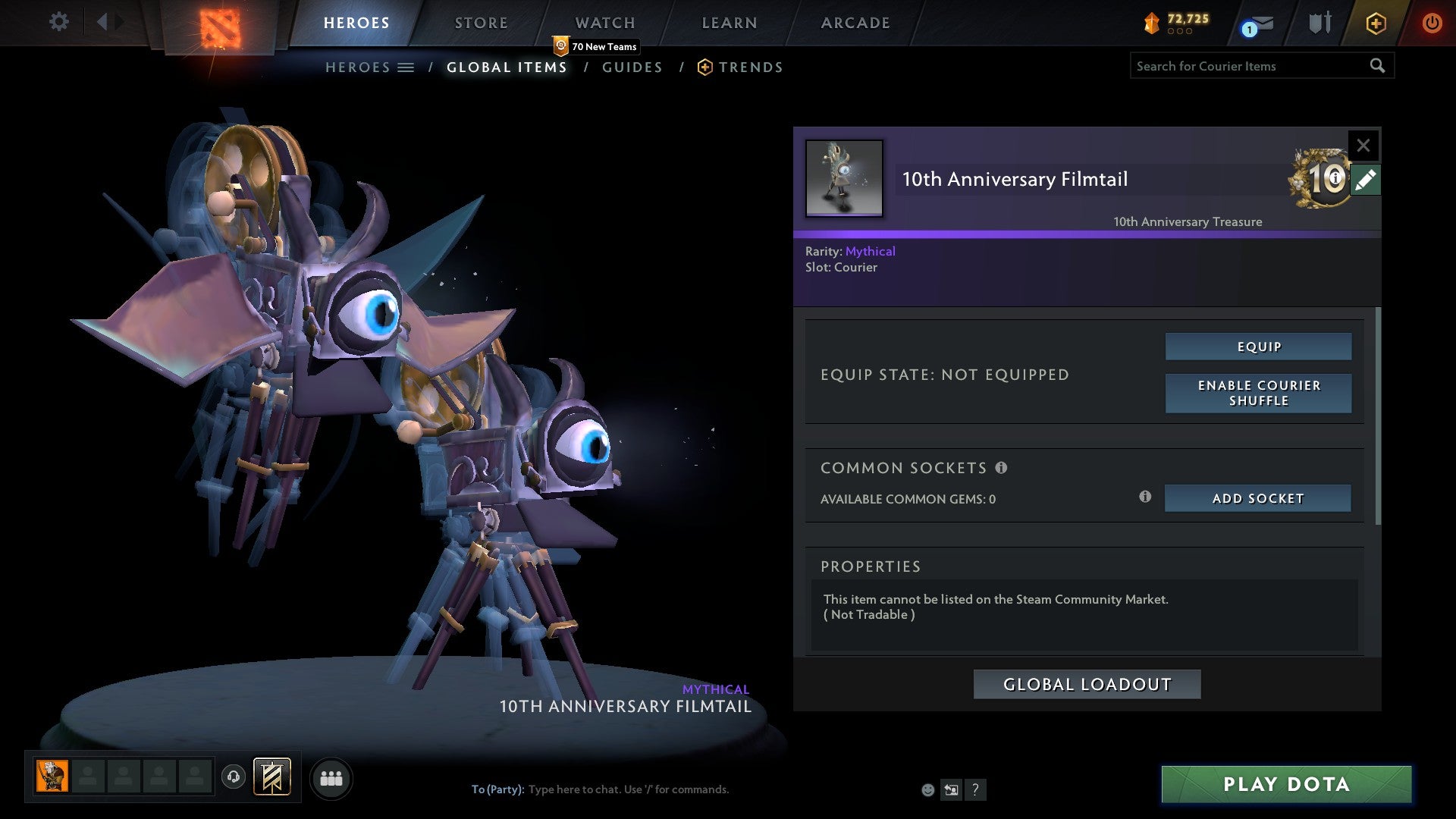The image size is (1456, 819).
Task: Open the Global Items section
Action: click(x=507, y=67)
